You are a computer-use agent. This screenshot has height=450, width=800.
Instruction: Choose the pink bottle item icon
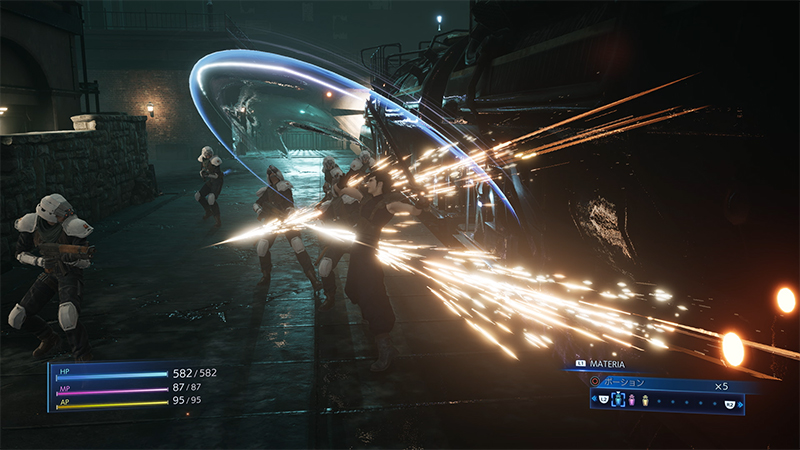(632, 402)
